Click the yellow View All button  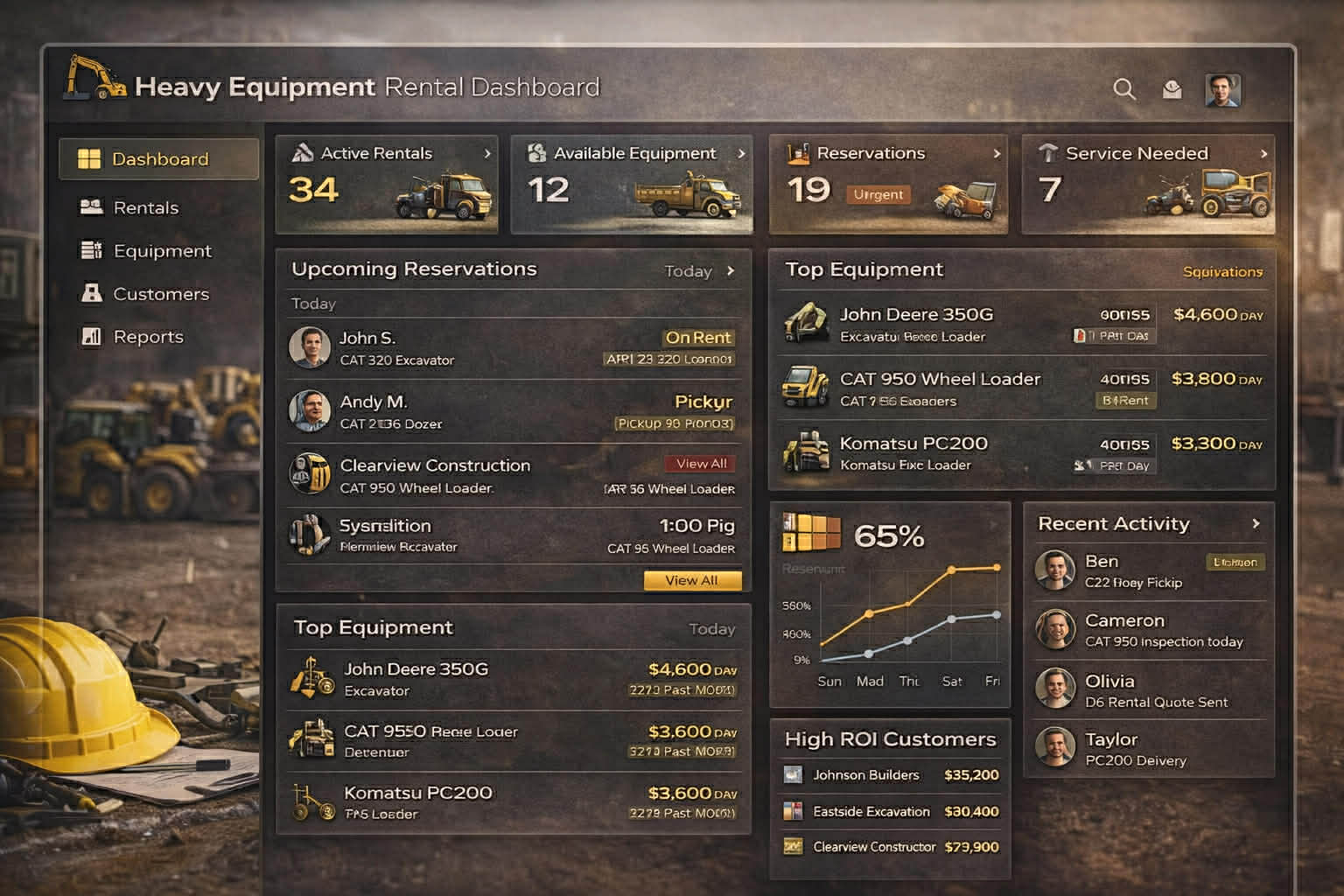[692, 580]
